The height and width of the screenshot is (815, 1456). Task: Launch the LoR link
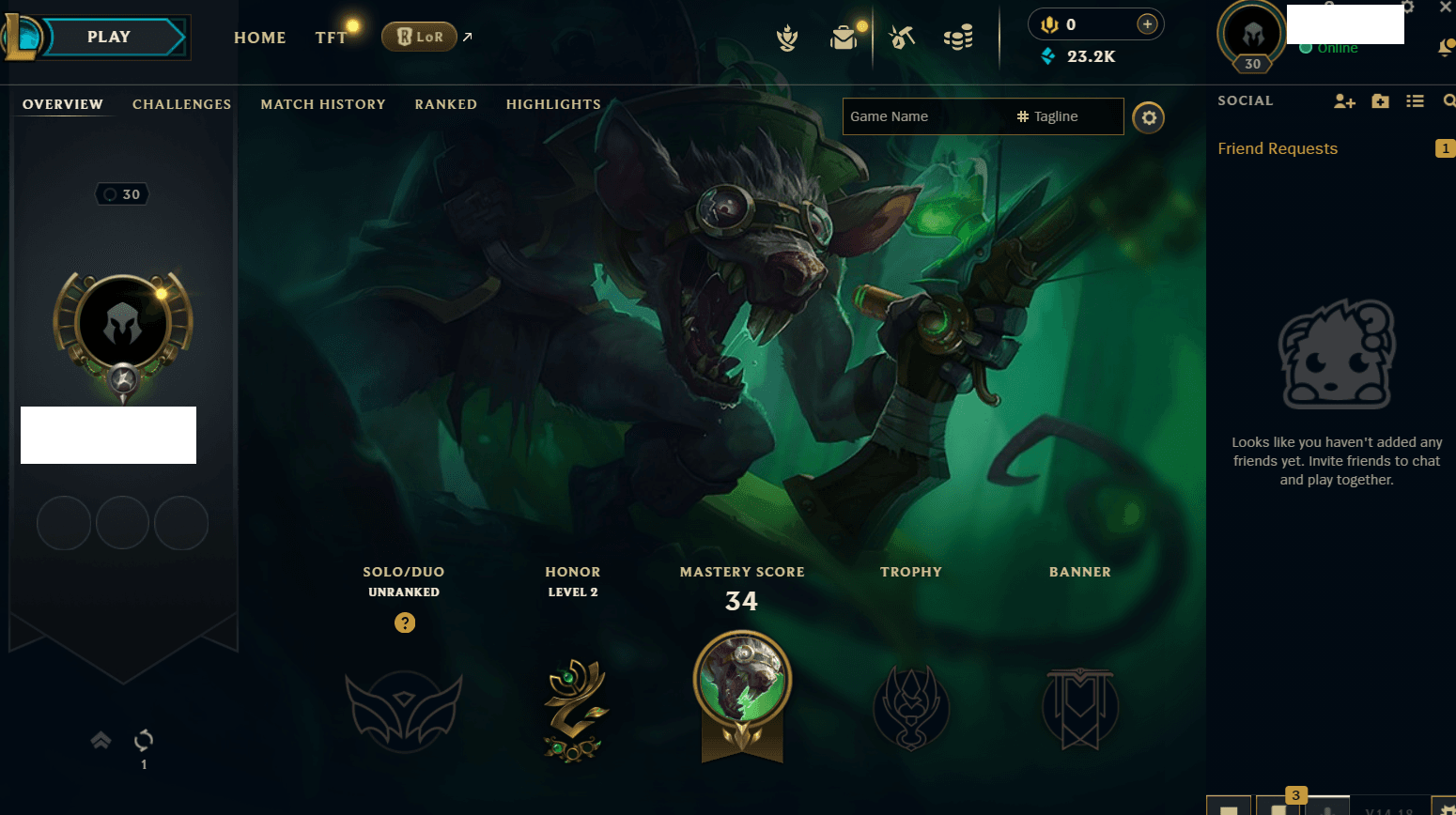click(420, 37)
